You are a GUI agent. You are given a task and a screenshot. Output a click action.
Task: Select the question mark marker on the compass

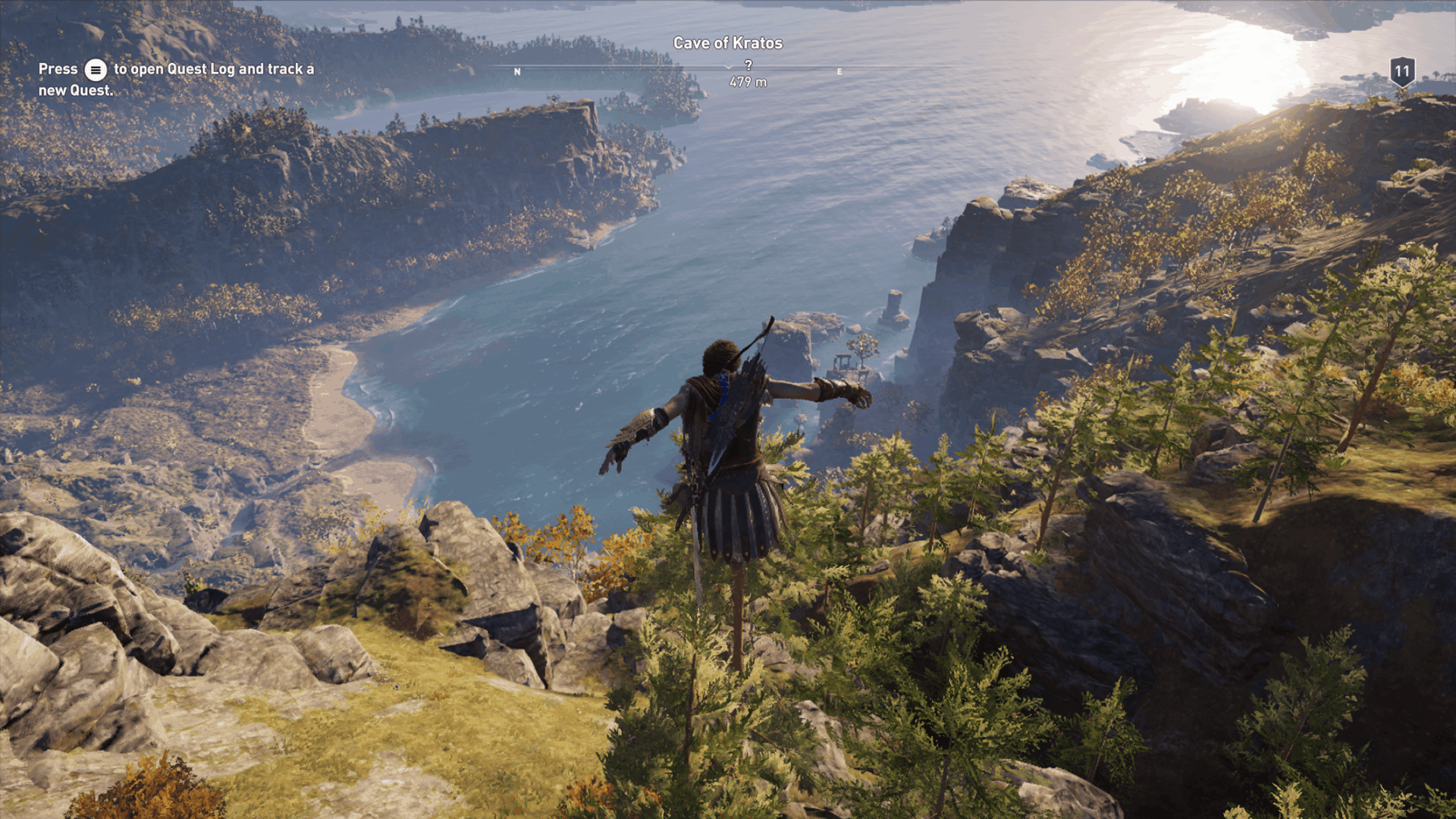748,66
